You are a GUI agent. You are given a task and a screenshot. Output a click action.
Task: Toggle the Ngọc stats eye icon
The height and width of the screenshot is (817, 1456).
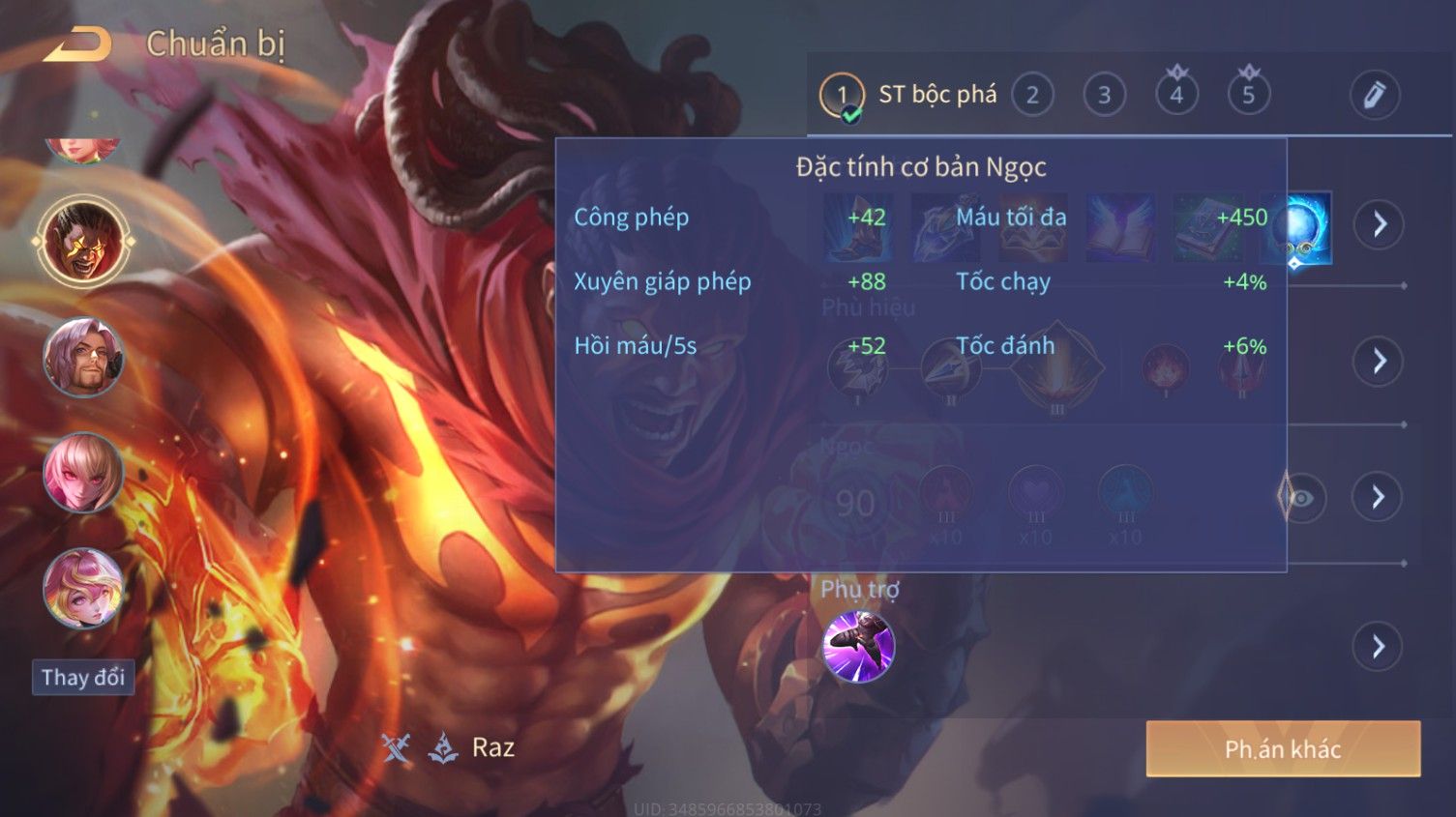point(1302,498)
